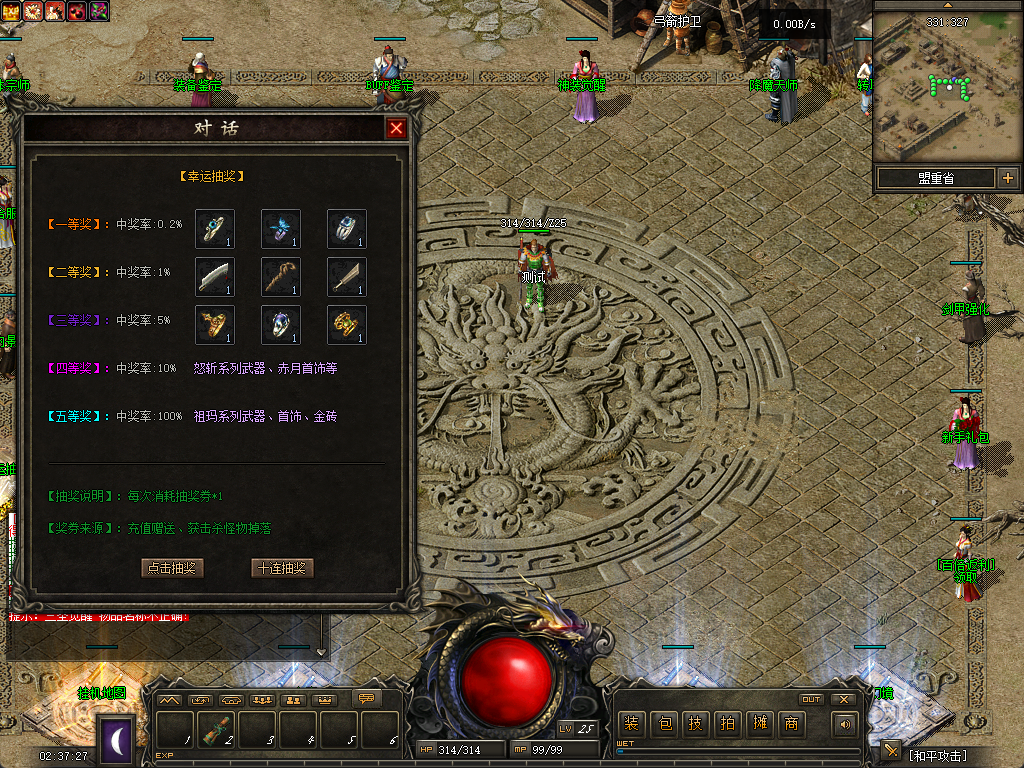The width and height of the screenshot is (1024, 768).
Task: Choose the 十连抽奖 ten-draw button
Action: 282,568
